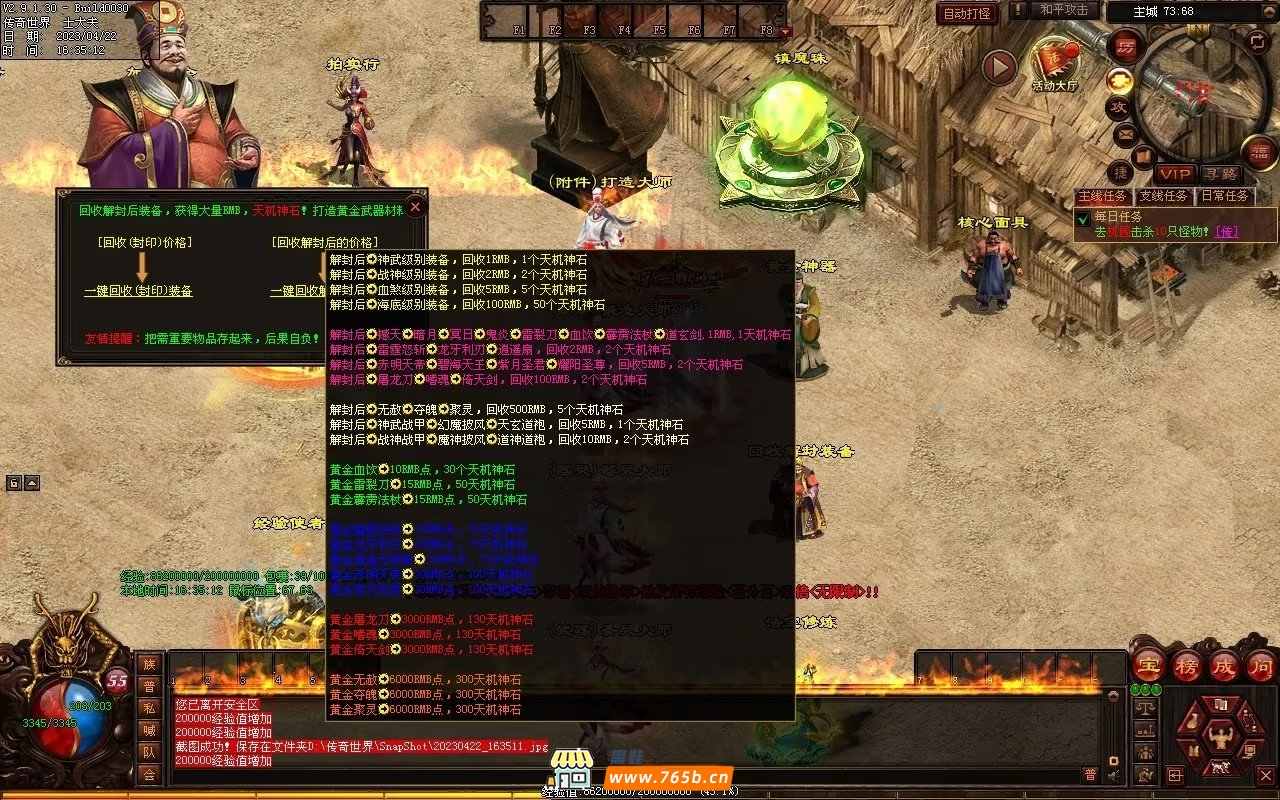Show the 榜 rankings
This screenshot has width=1280, height=800.
pyautogui.click(x=1187, y=665)
